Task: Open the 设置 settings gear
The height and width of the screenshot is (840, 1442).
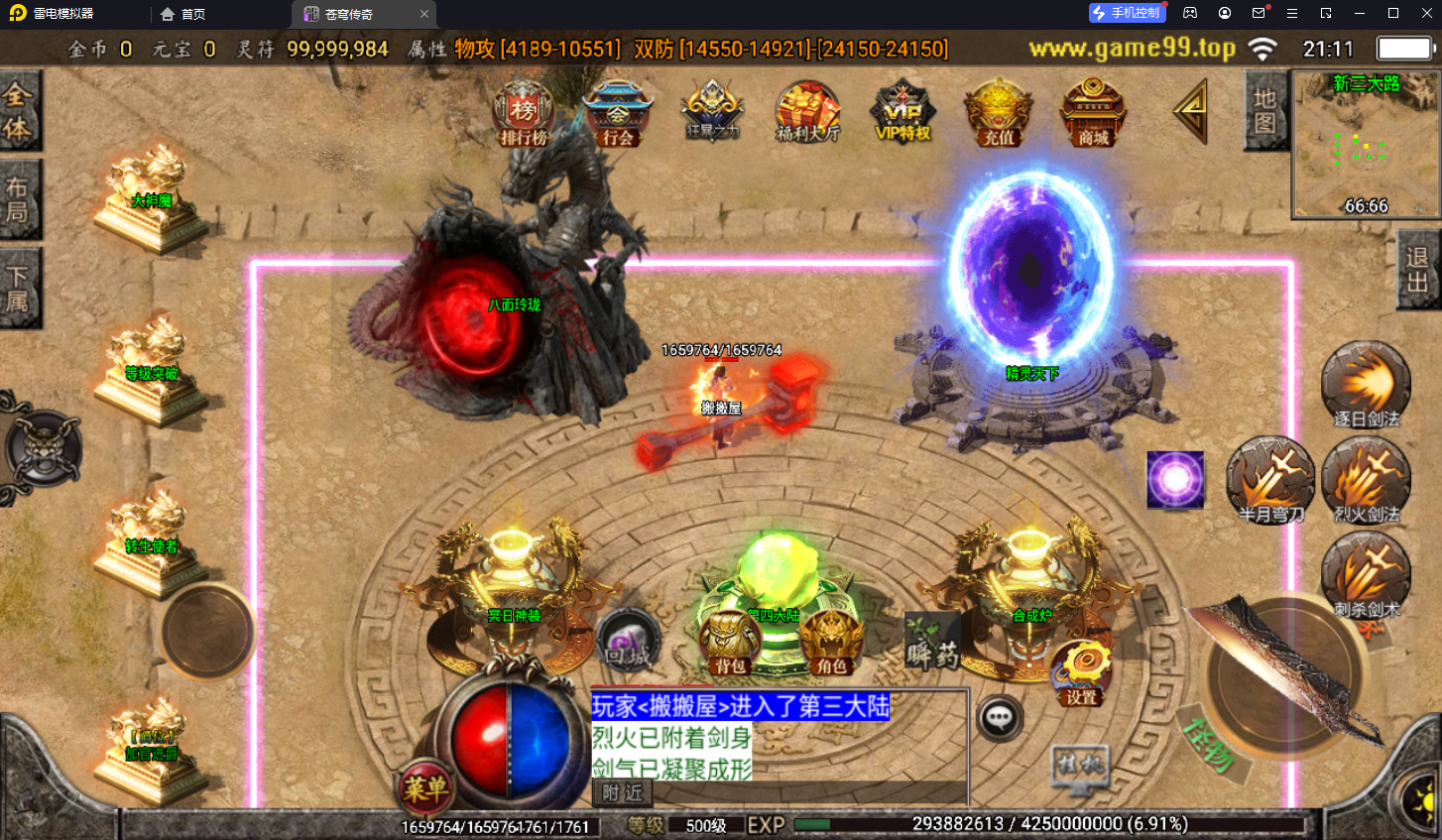Action: point(1081,673)
